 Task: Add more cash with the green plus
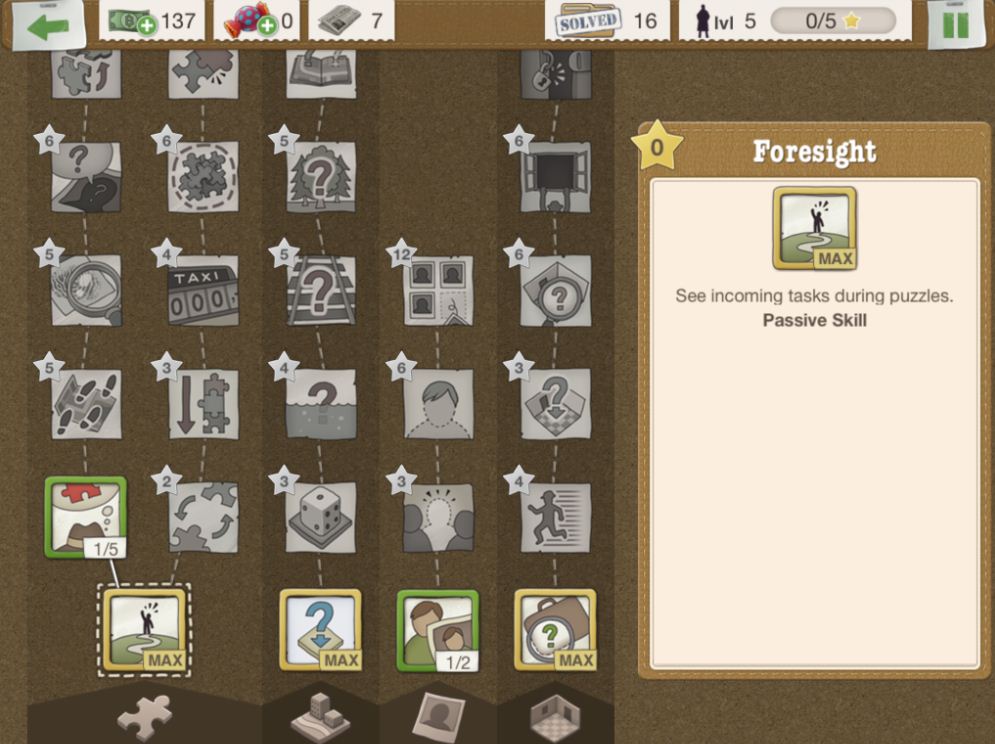[x=146, y=25]
